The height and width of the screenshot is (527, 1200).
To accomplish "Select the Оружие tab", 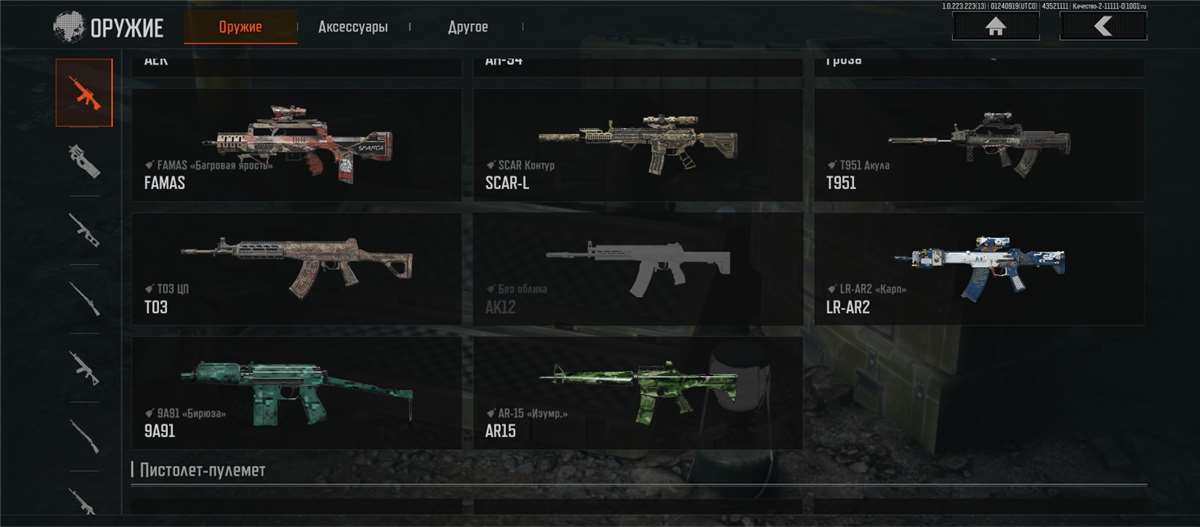I will click(x=240, y=27).
